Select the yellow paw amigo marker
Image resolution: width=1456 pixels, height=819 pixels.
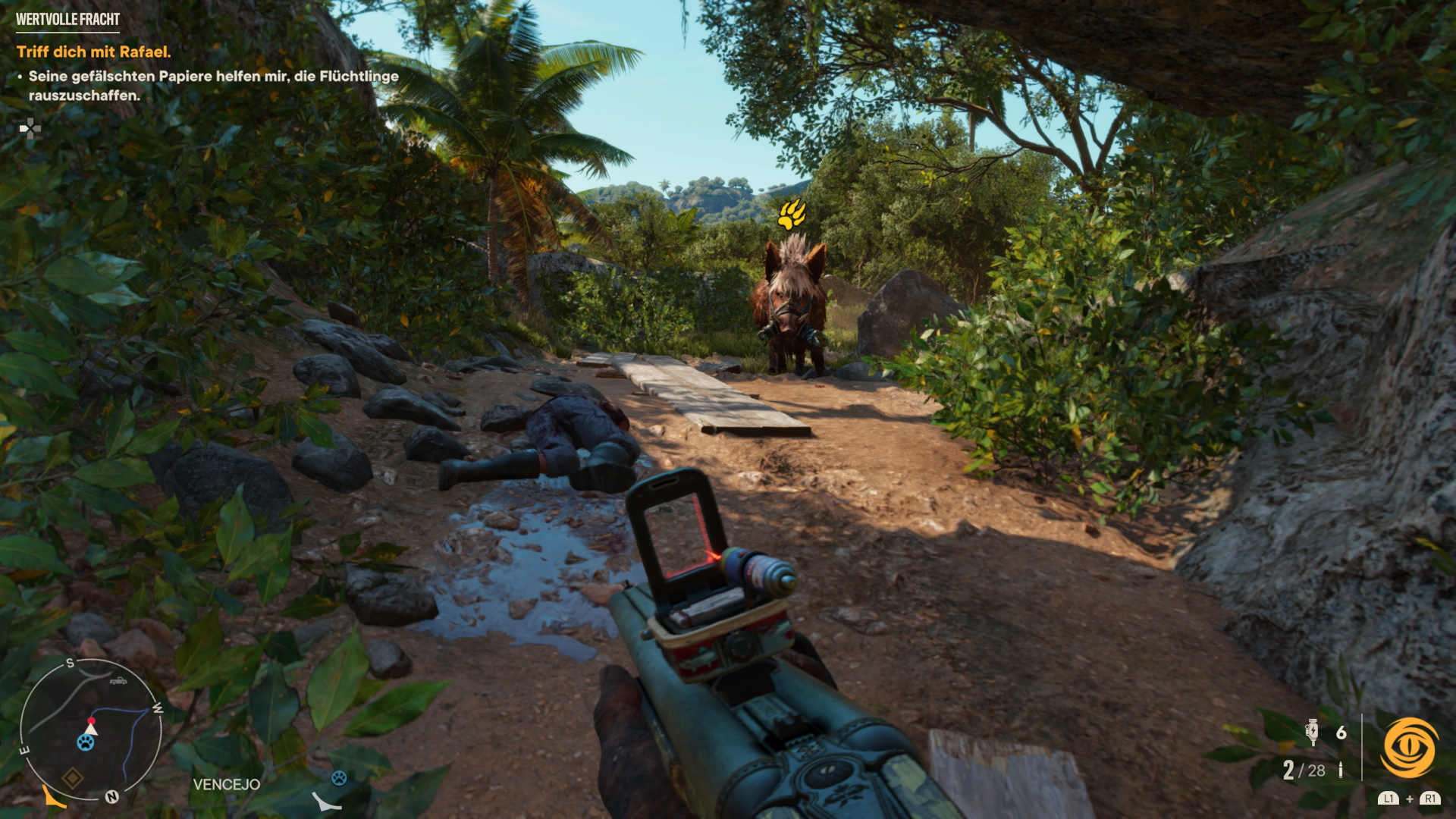pos(791,213)
